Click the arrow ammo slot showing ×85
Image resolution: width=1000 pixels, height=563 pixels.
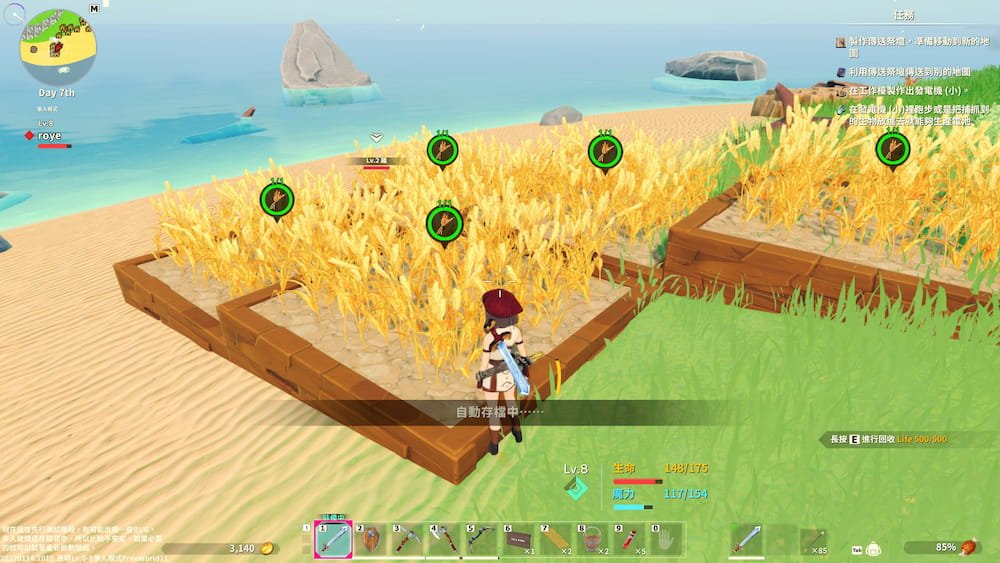(x=813, y=540)
